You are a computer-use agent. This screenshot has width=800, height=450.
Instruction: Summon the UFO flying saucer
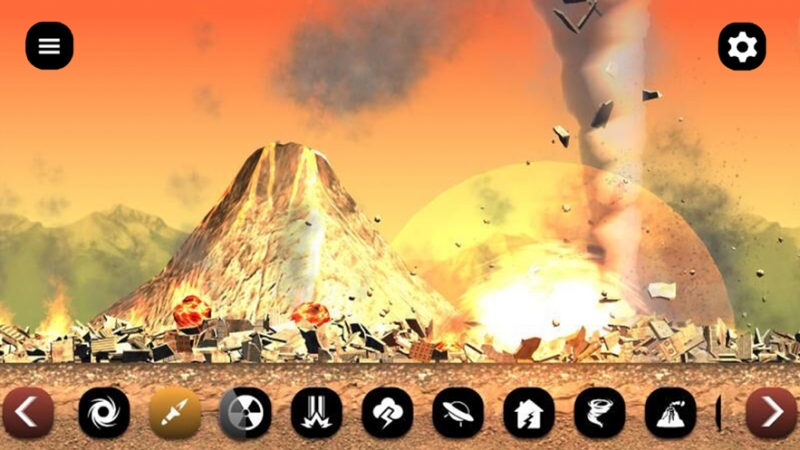(x=458, y=413)
